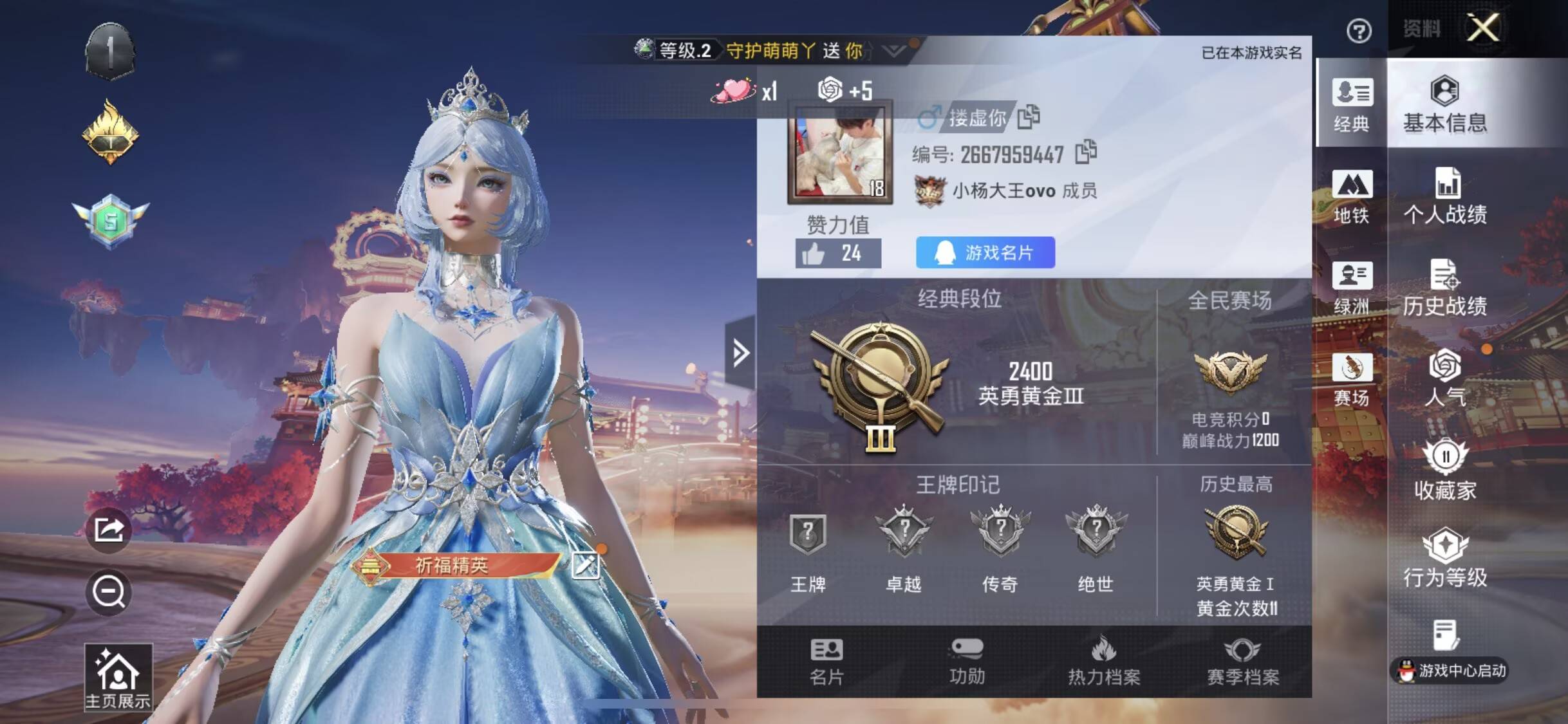
Task: Open the 功勋 tab at the bottom
Action: point(967,661)
